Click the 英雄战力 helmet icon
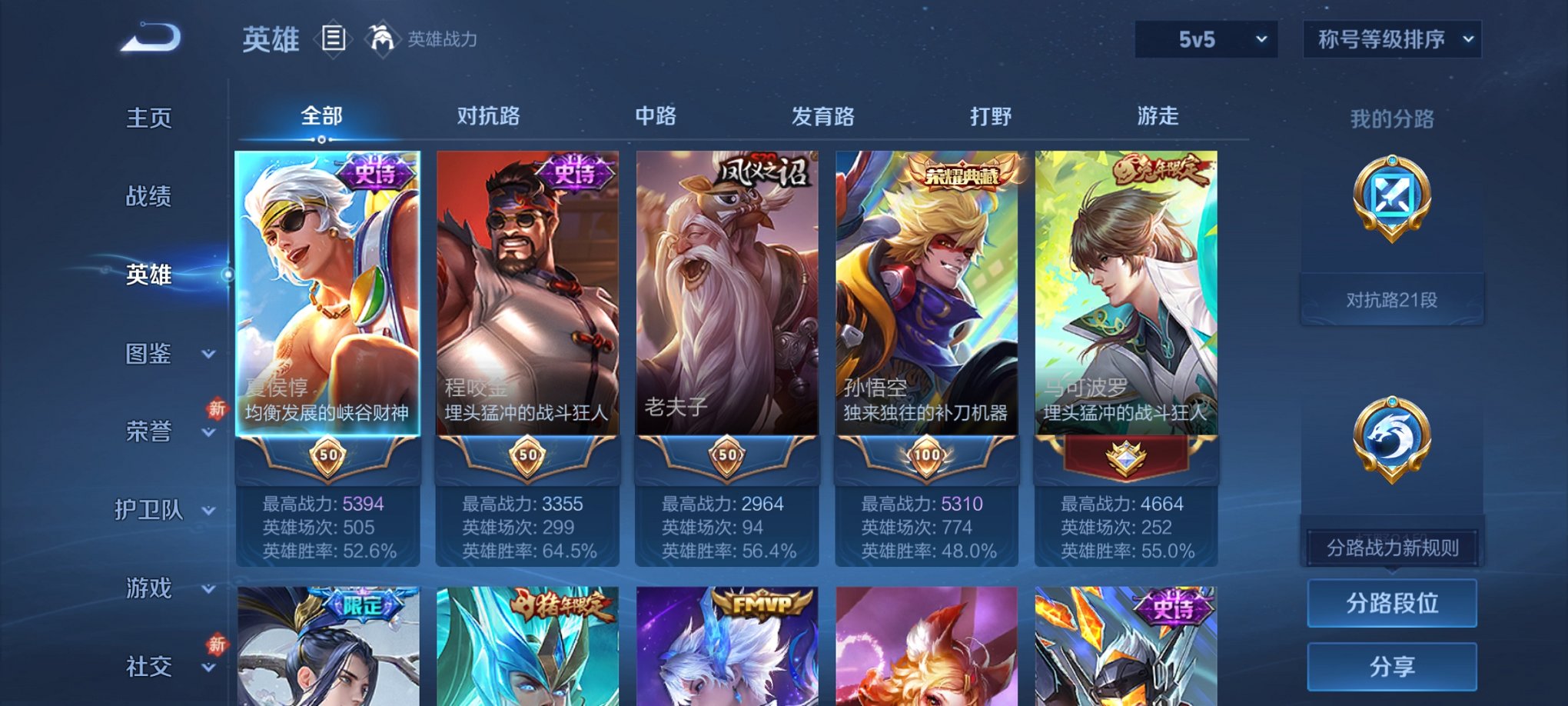This screenshot has width=1568, height=706. (383, 37)
